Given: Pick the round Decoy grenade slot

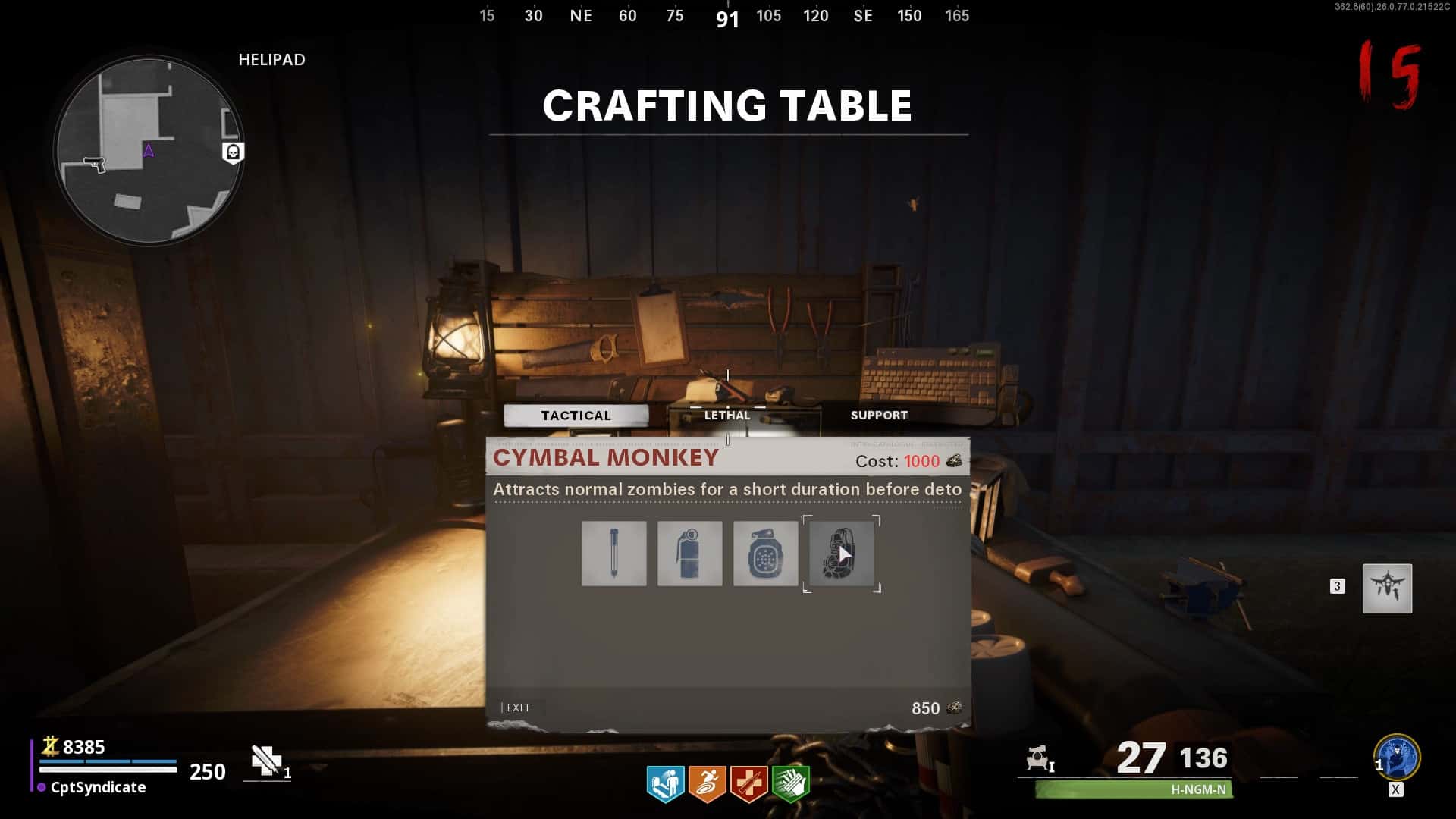Looking at the screenshot, I should (x=765, y=554).
